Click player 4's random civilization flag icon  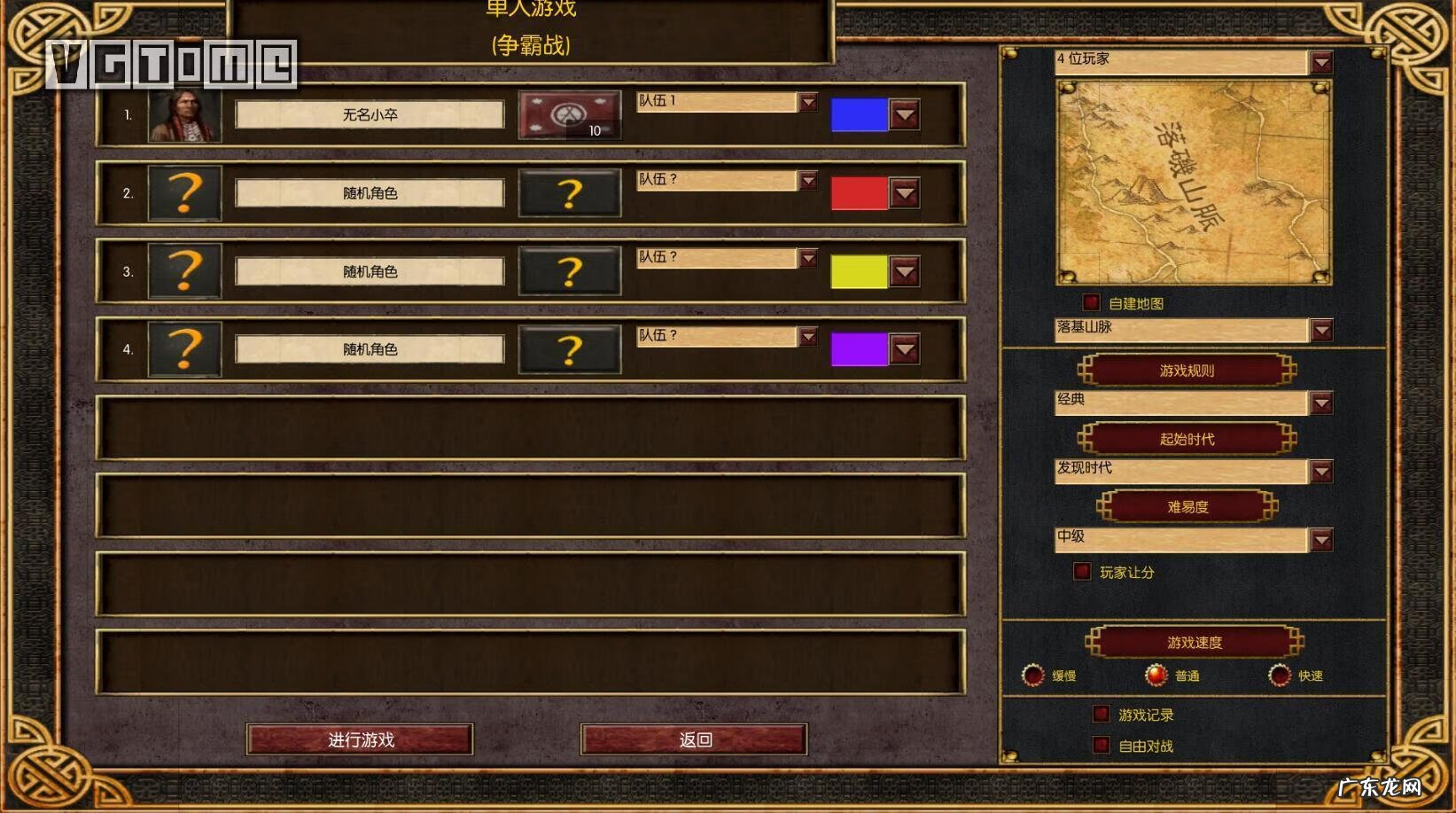point(569,348)
